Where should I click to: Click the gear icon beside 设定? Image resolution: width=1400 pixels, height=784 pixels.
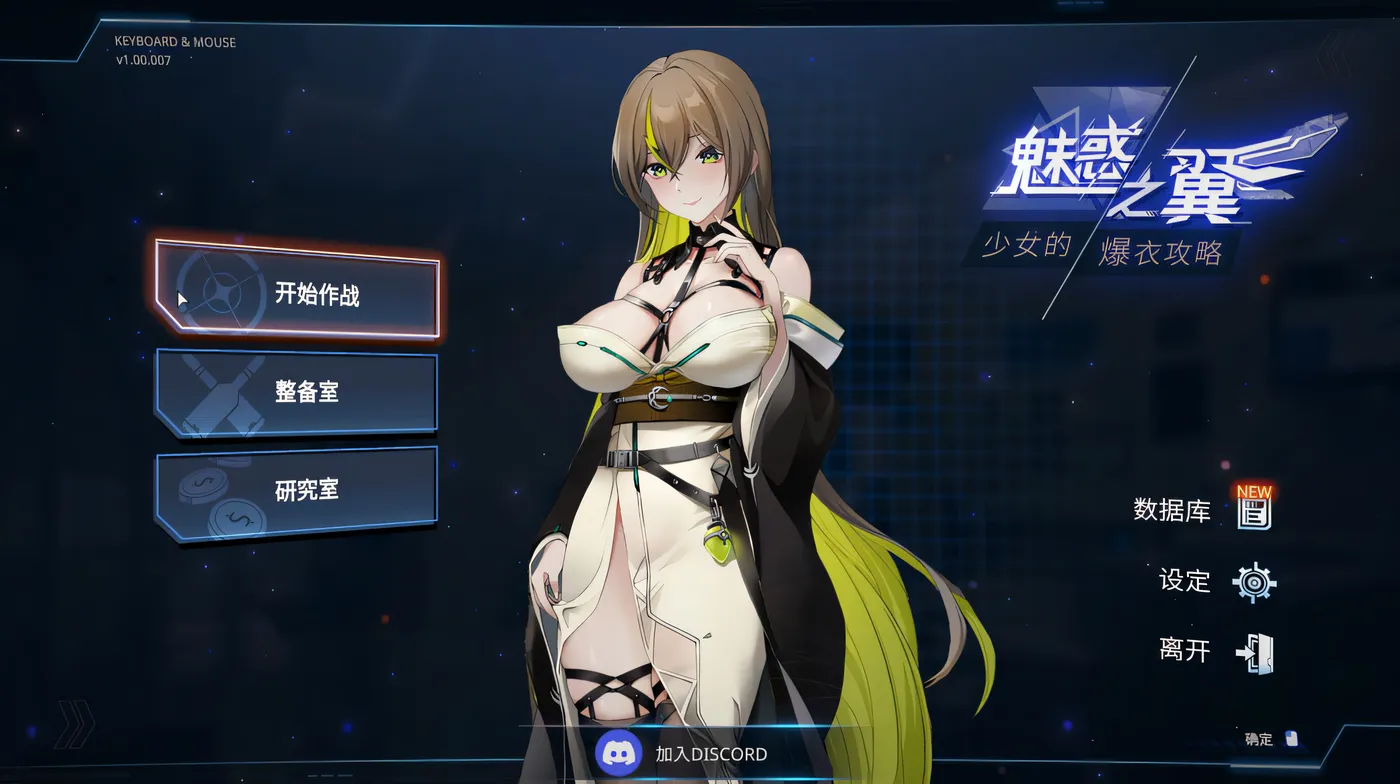click(1252, 581)
